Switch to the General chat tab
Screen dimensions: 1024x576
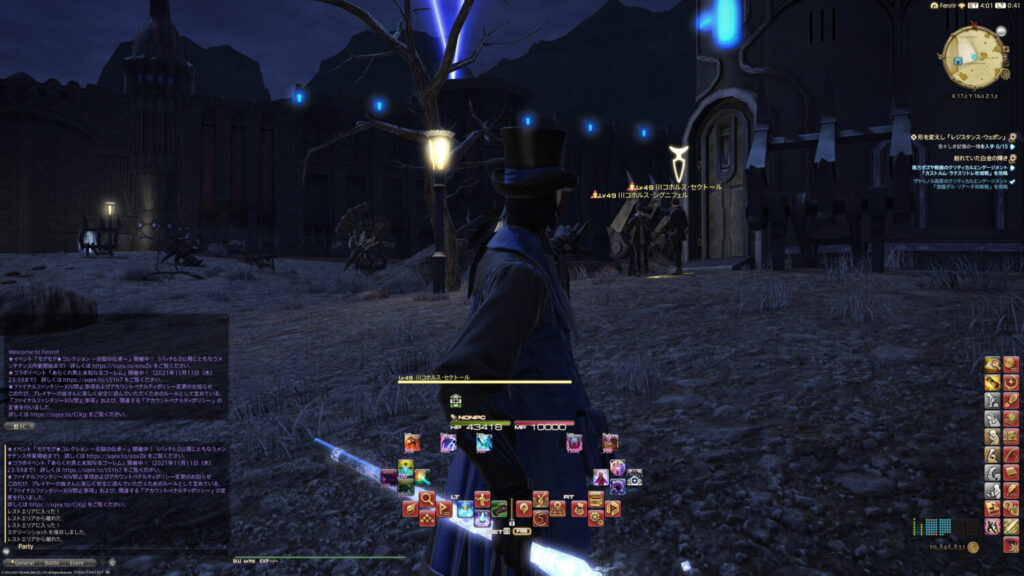(x=23, y=563)
